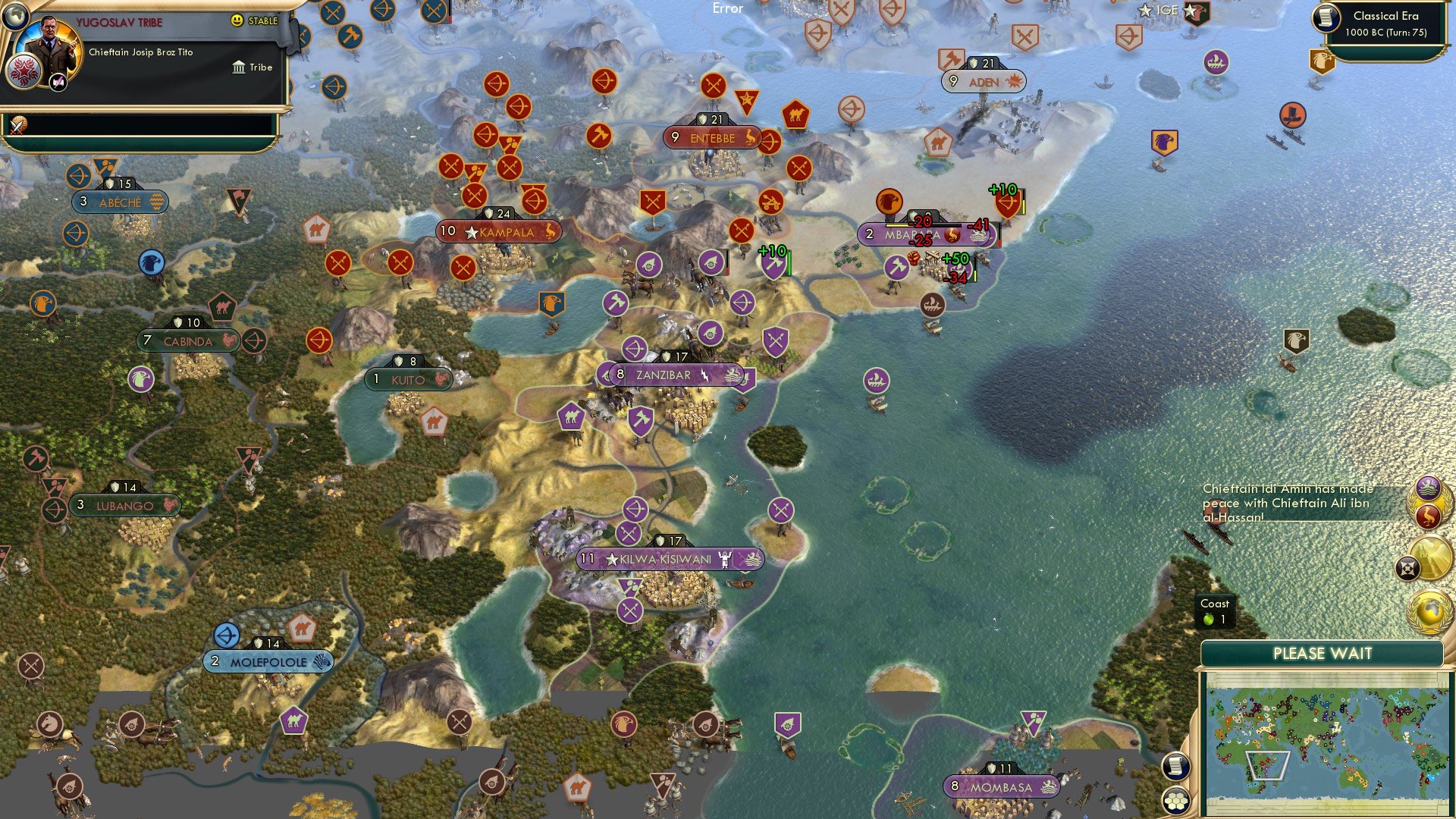Click the red crane notification bubble

pyautogui.click(x=1429, y=514)
